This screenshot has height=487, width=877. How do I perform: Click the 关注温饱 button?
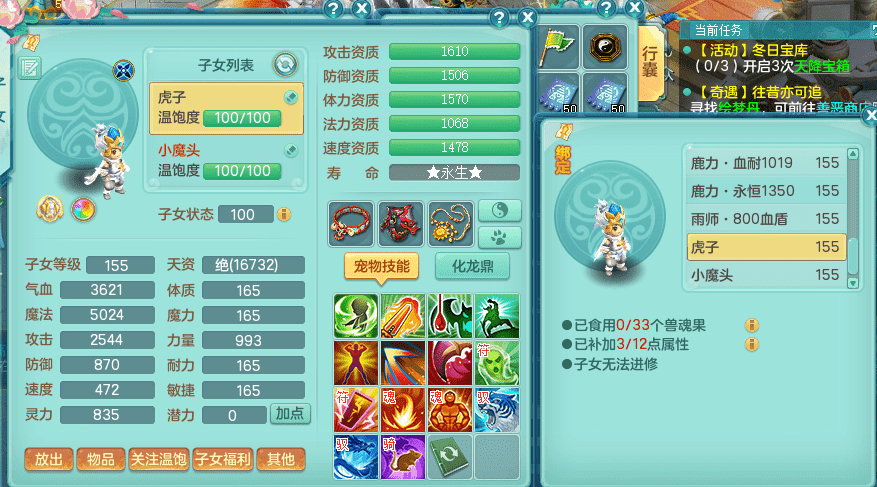pos(158,459)
